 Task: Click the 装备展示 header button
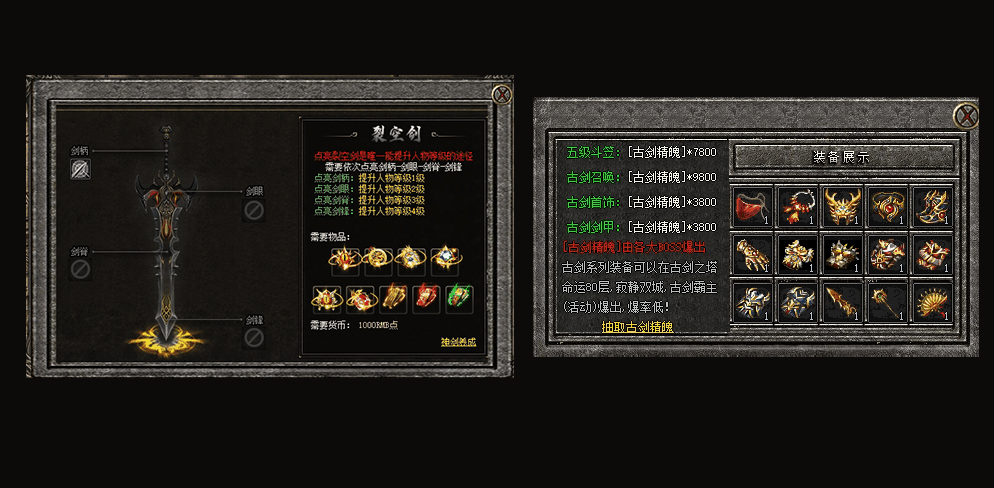point(842,157)
